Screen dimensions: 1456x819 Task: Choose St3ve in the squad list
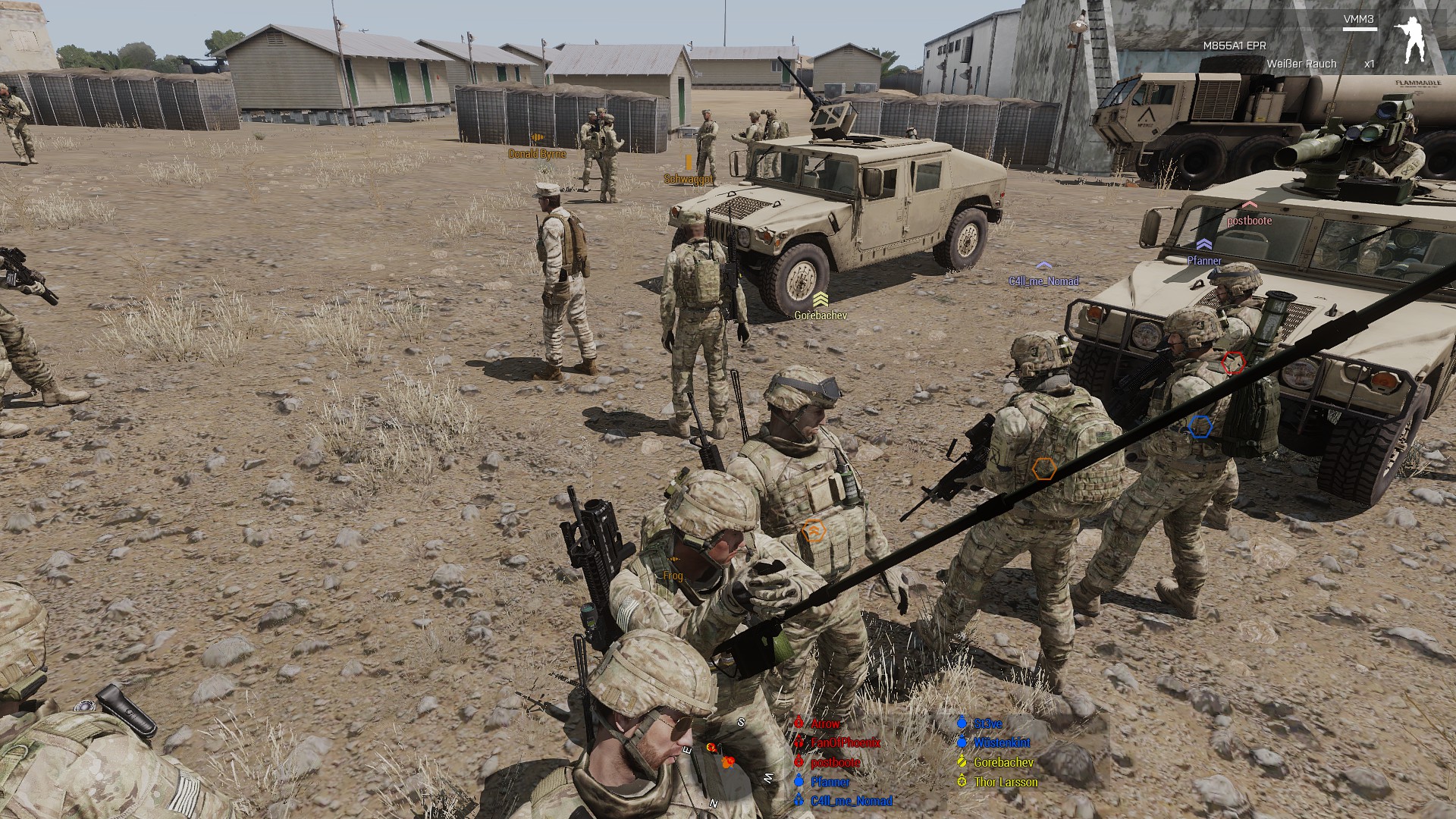click(987, 723)
